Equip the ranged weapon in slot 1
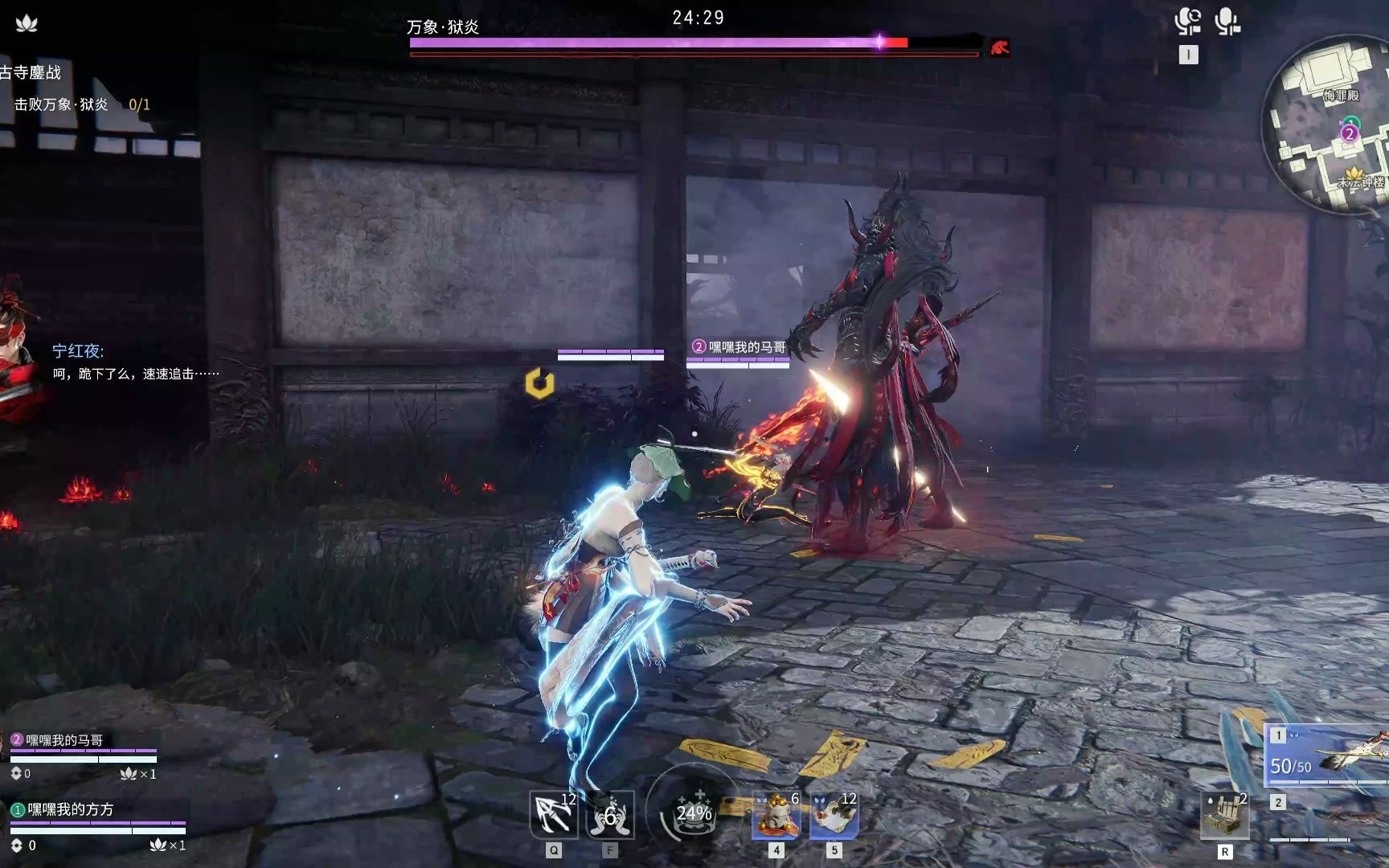 [x=1326, y=754]
